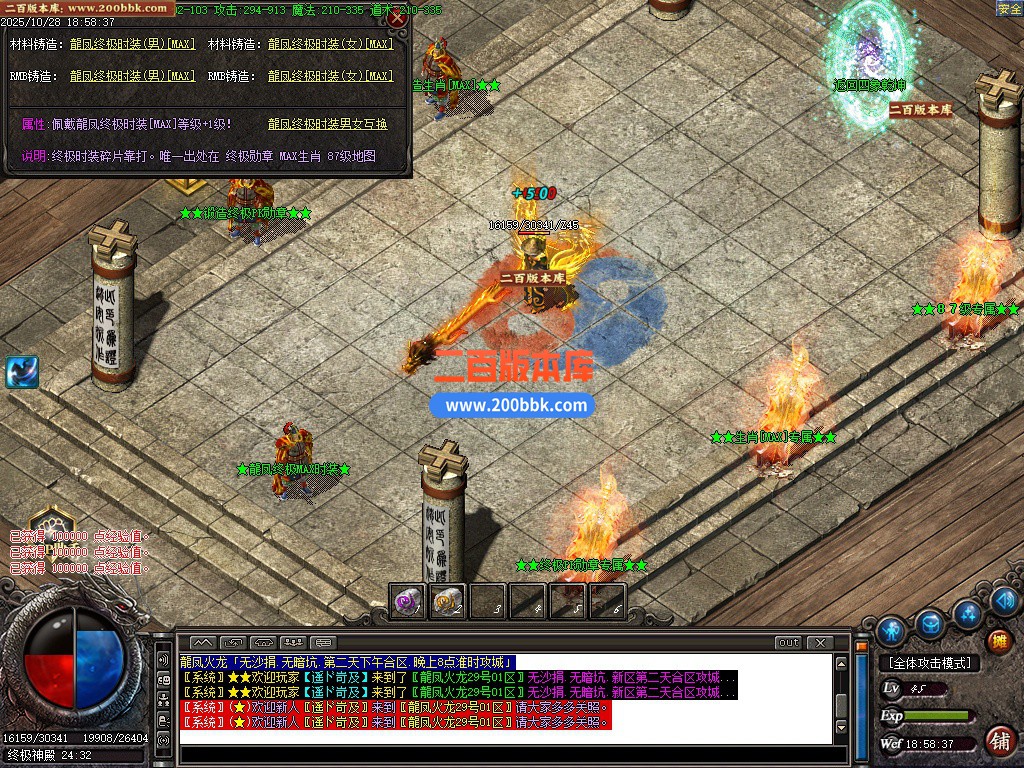Select RMB forging for the female (女) outfit
The height and width of the screenshot is (768, 1024).
point(330,76)
